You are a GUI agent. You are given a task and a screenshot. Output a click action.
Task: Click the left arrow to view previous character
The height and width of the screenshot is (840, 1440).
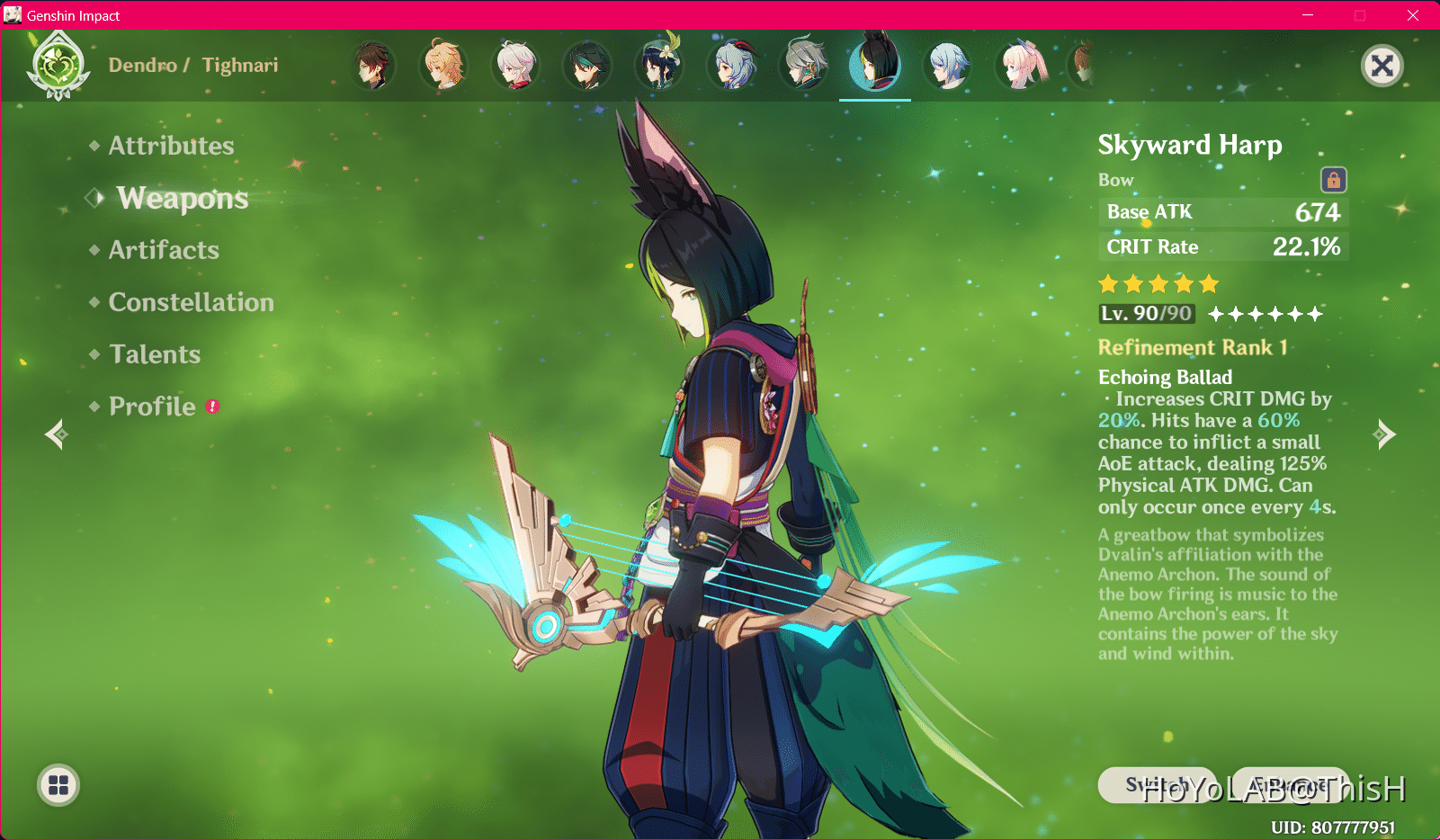click(56, 433)
